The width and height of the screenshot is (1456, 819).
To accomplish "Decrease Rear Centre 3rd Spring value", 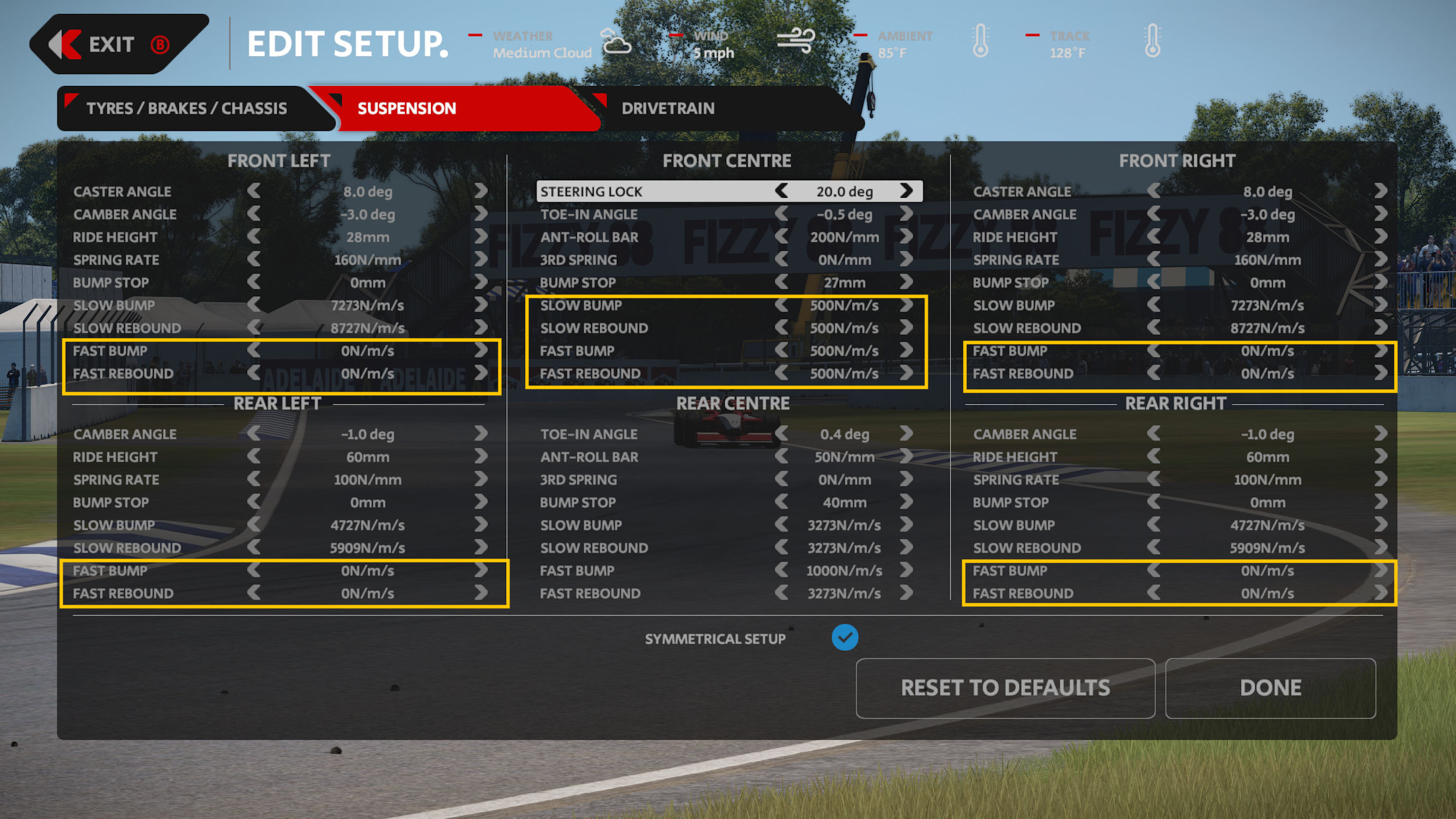I will click(x=782, y=480).
